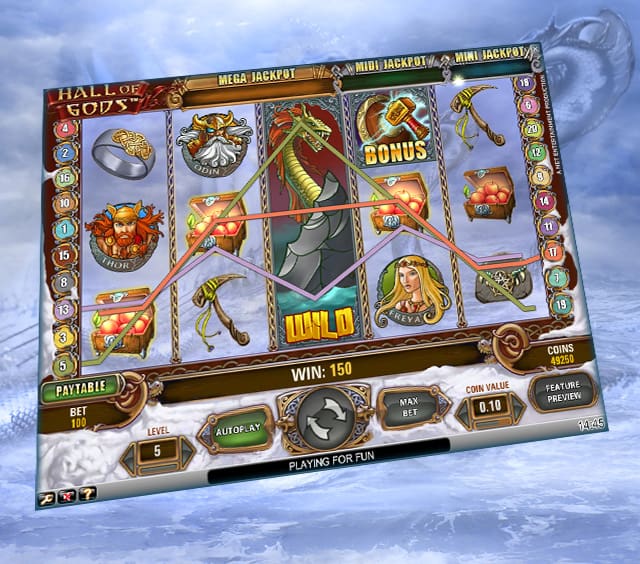The height and width of the screenshot is (564, 640).
Task: Select payline number 16 marker
Action: [68, 177]
